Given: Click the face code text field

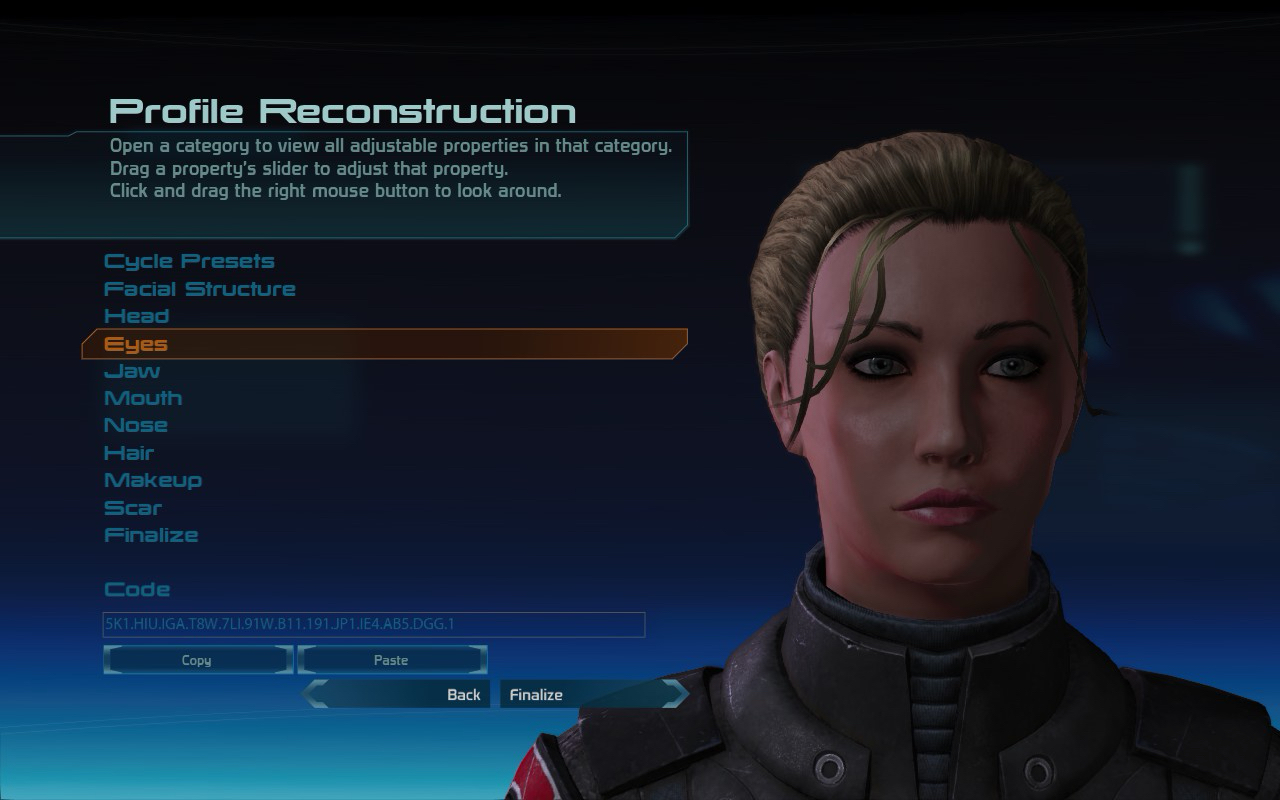Looking at the screenshot, I should pyautogui.click(x=374, y=625).
